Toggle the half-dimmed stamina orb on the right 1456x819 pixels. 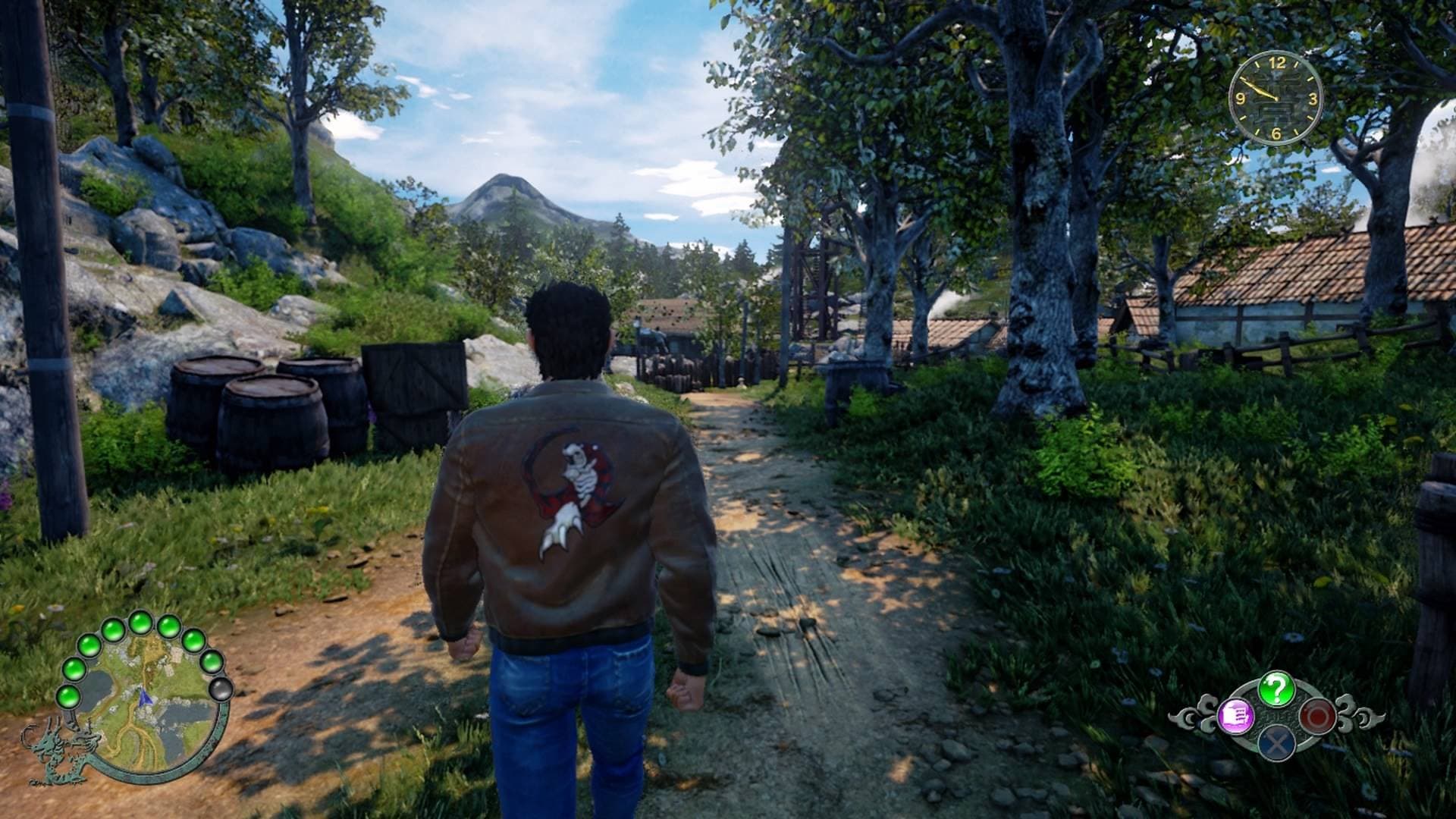pos(212,663)
